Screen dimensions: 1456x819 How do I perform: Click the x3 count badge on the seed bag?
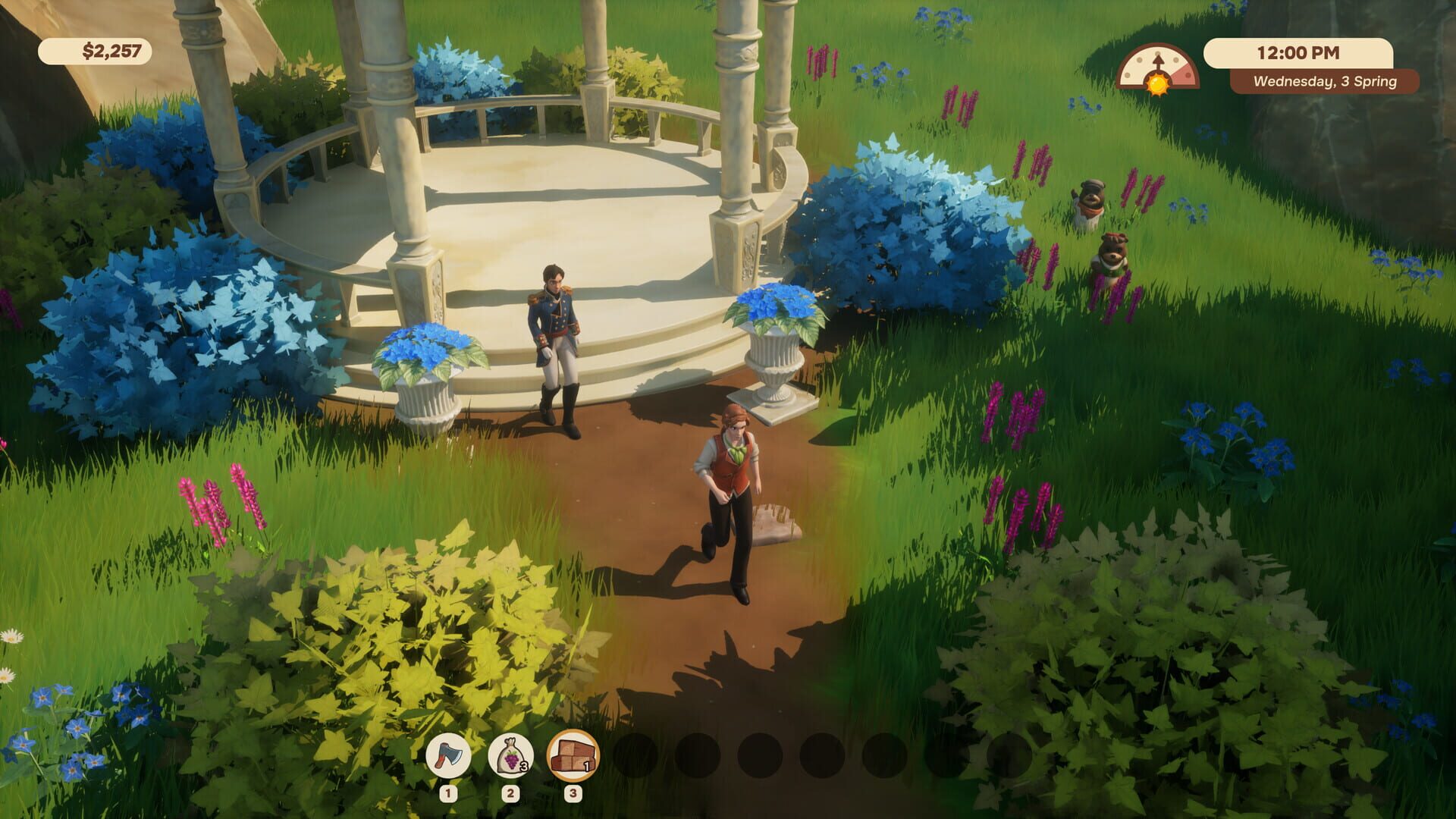524,766
